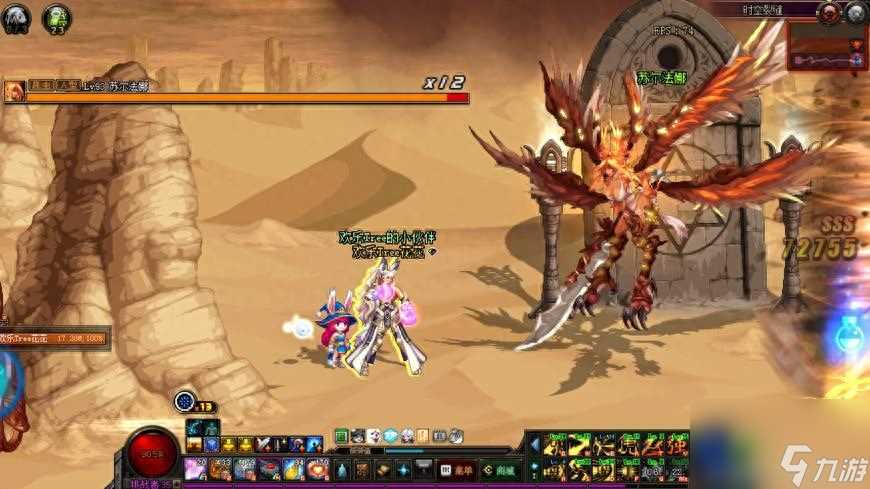
Task: Open the dungeon minimap panel
Action: [826, 46]
